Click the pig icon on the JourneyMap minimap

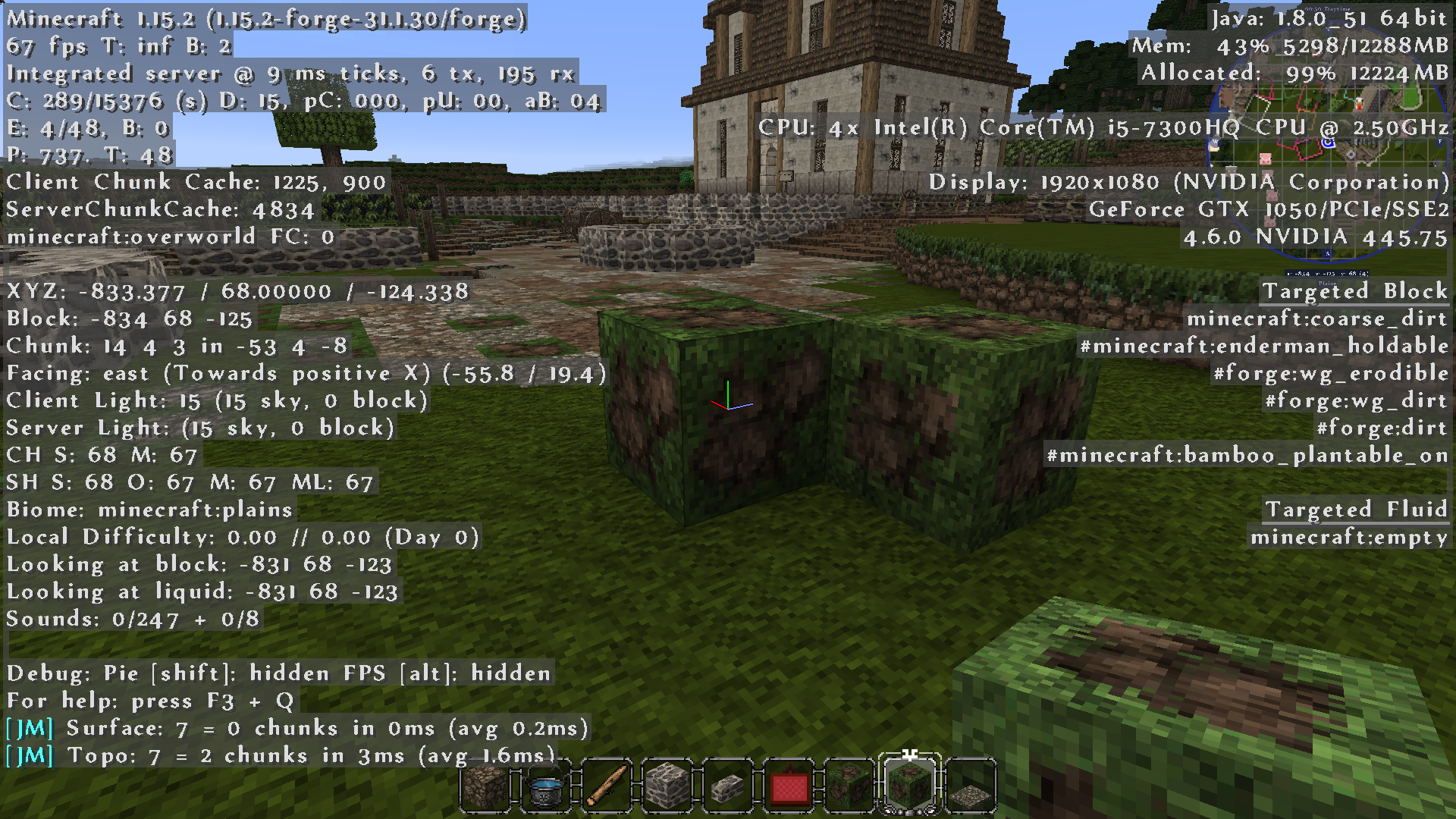[x=1266, y=158]
